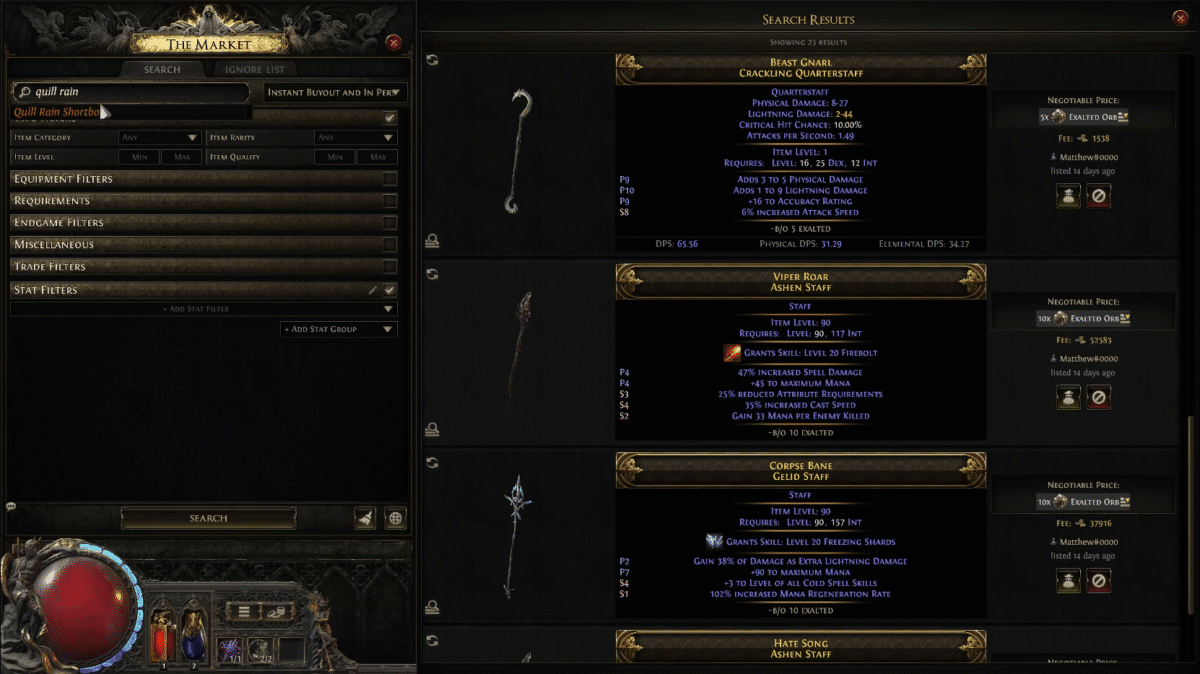Close the Market panel

click(394, 42)
